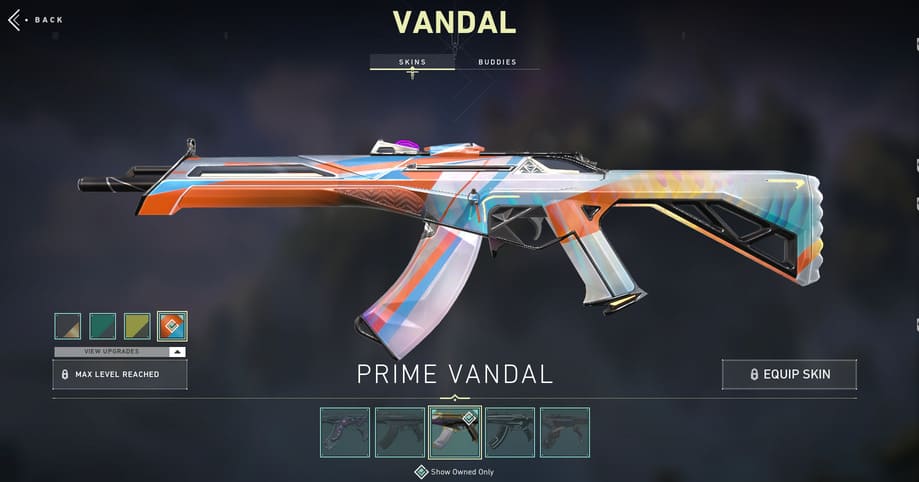Select the orange and blue variant swatch
The height and width of the screenshot is (482, 919).
coord(172,326)
